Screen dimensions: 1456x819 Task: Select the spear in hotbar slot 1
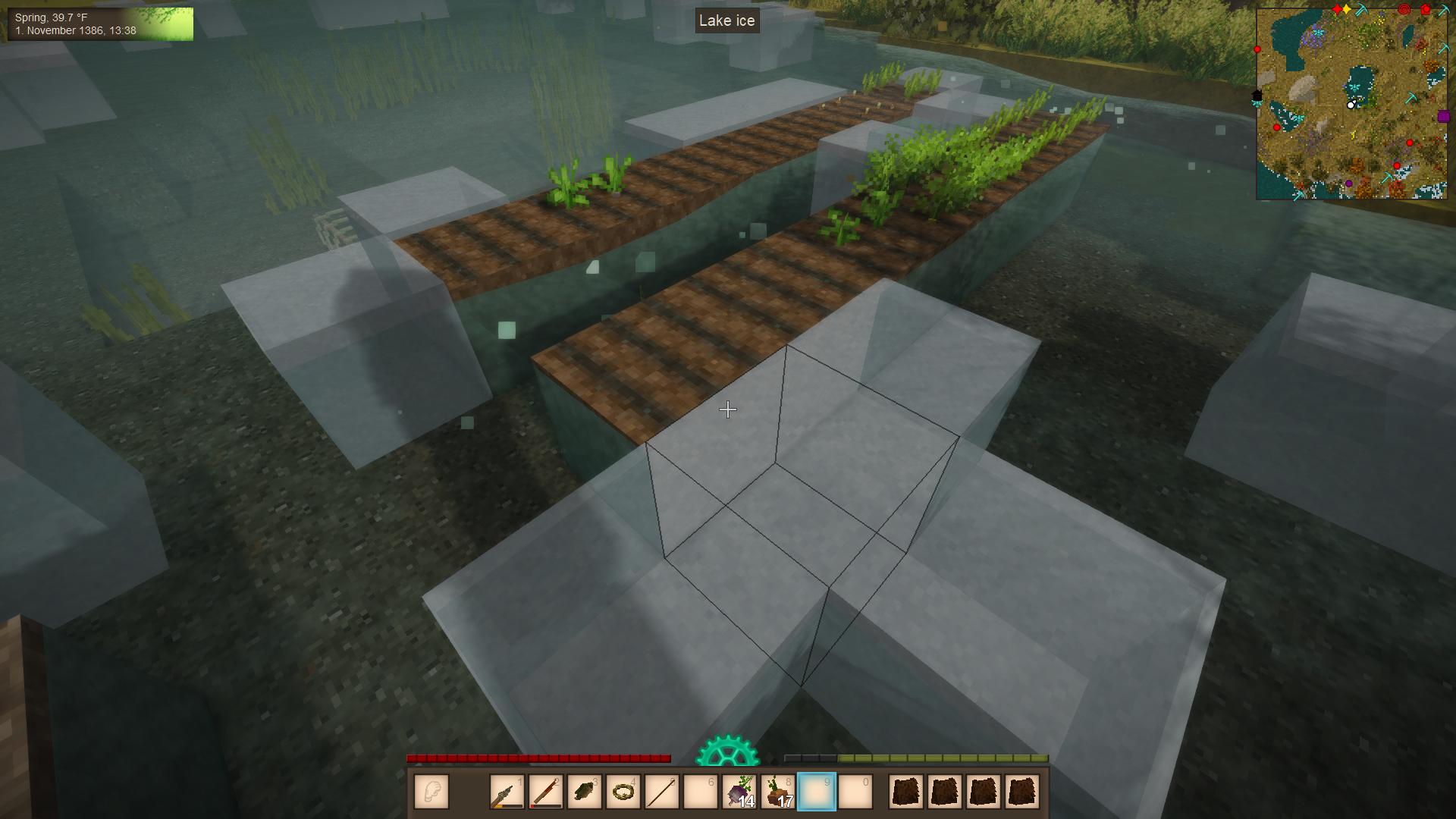(x=507, y=792)
